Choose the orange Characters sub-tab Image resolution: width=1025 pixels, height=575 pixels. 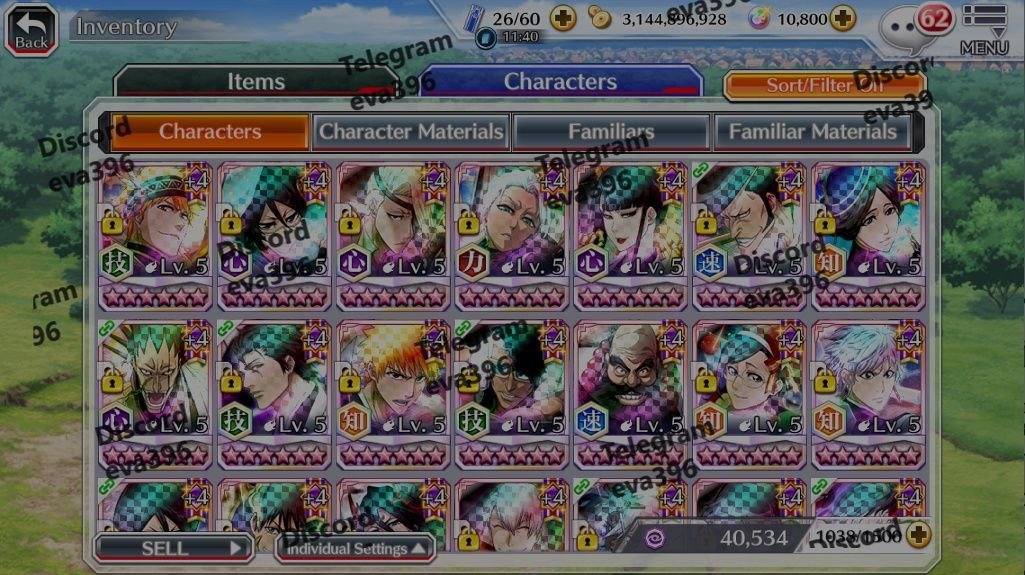[209, 131]
